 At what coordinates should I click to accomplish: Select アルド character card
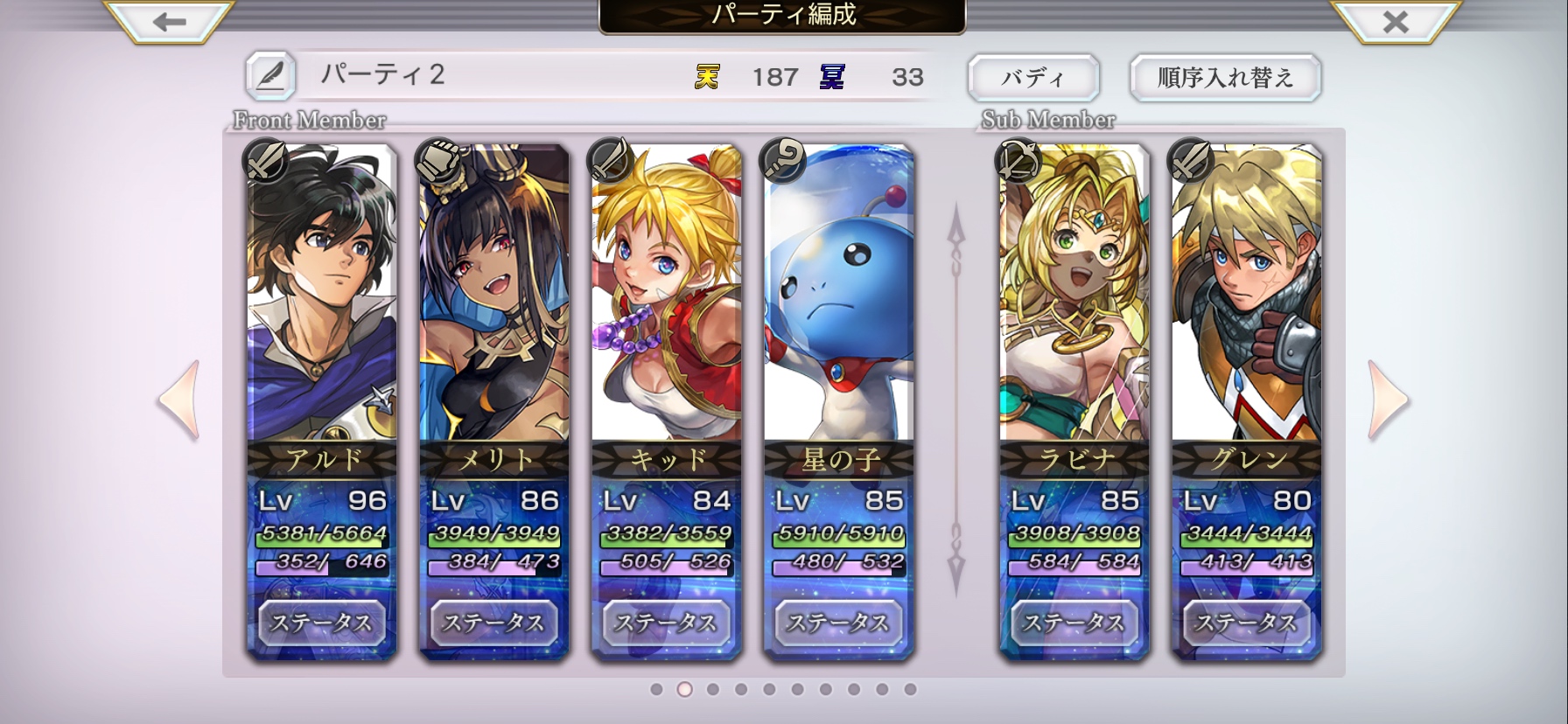pyautogui.click(x=322, y=297)
